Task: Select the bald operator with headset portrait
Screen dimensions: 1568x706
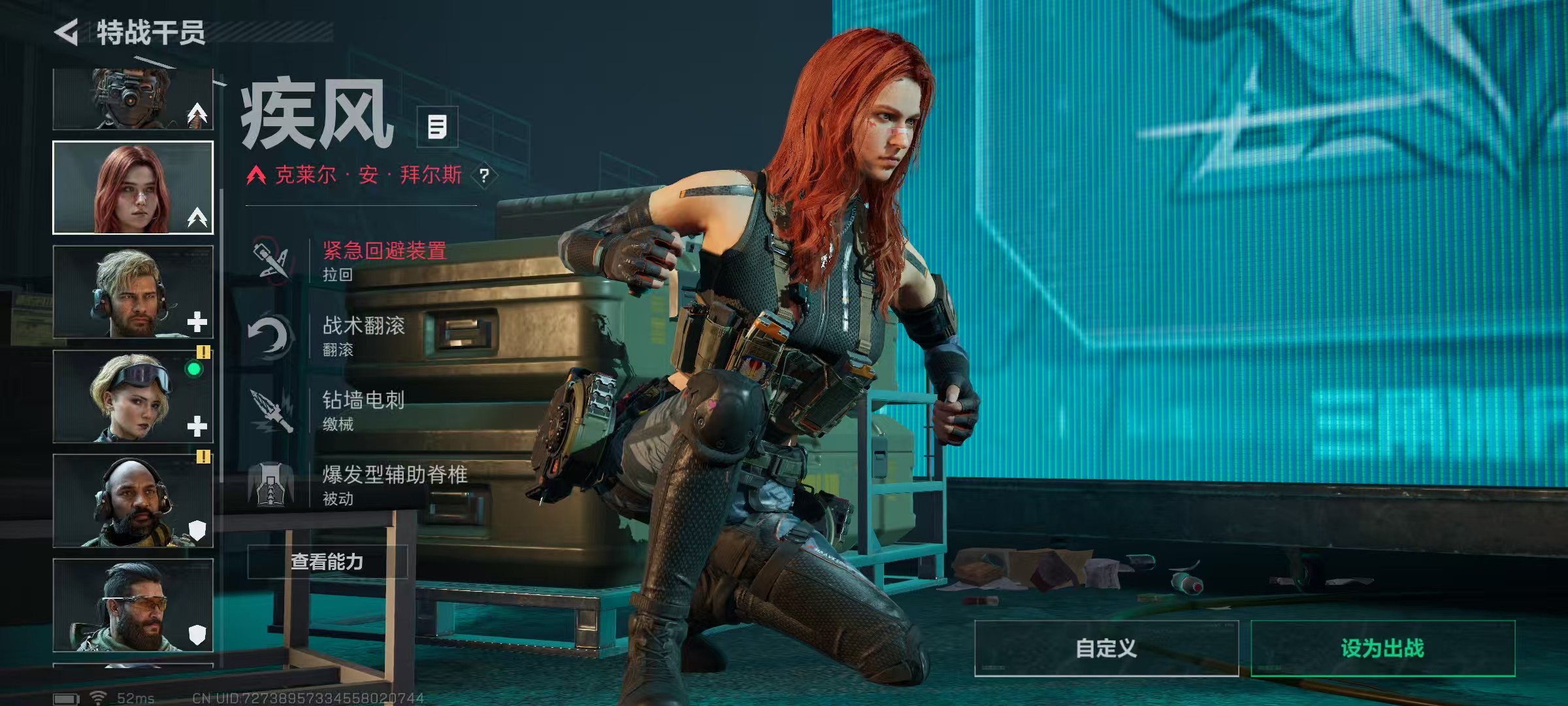Action: click(133, 501)
